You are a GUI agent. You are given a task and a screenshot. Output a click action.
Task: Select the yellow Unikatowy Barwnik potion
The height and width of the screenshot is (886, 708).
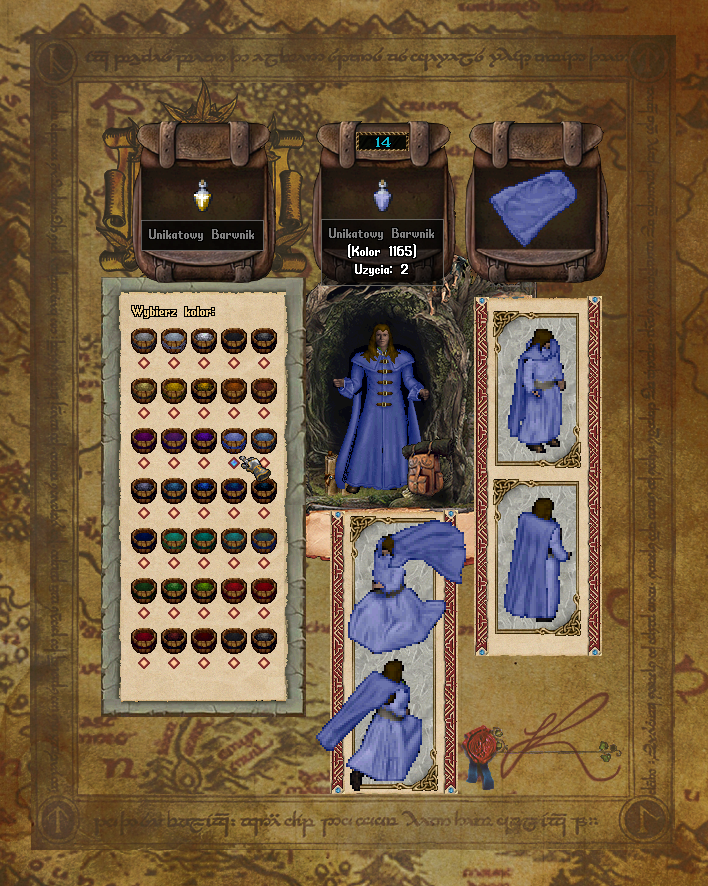pos(202,195)
